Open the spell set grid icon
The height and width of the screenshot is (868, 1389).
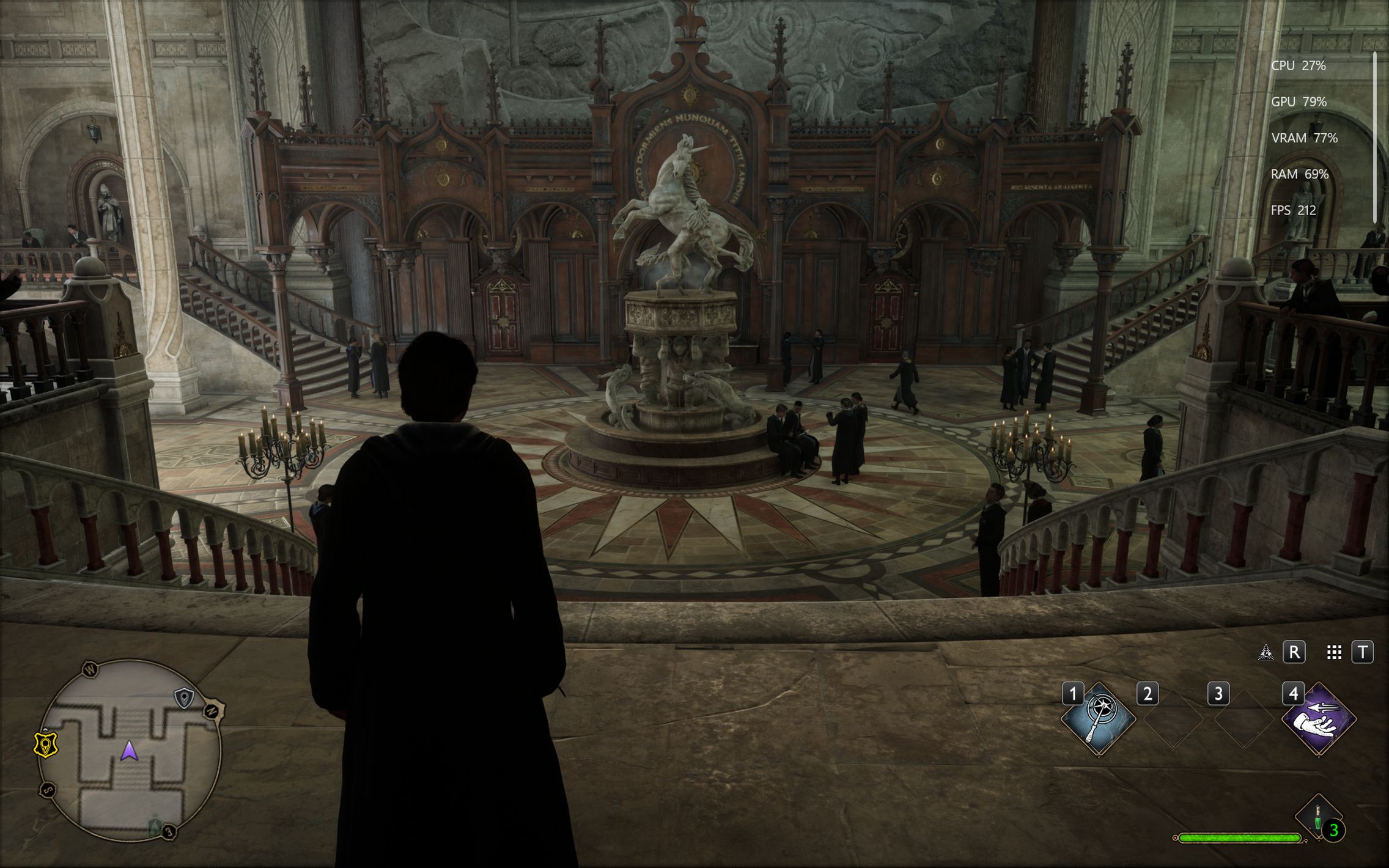pyautogui.click(x=1335, y=653)
